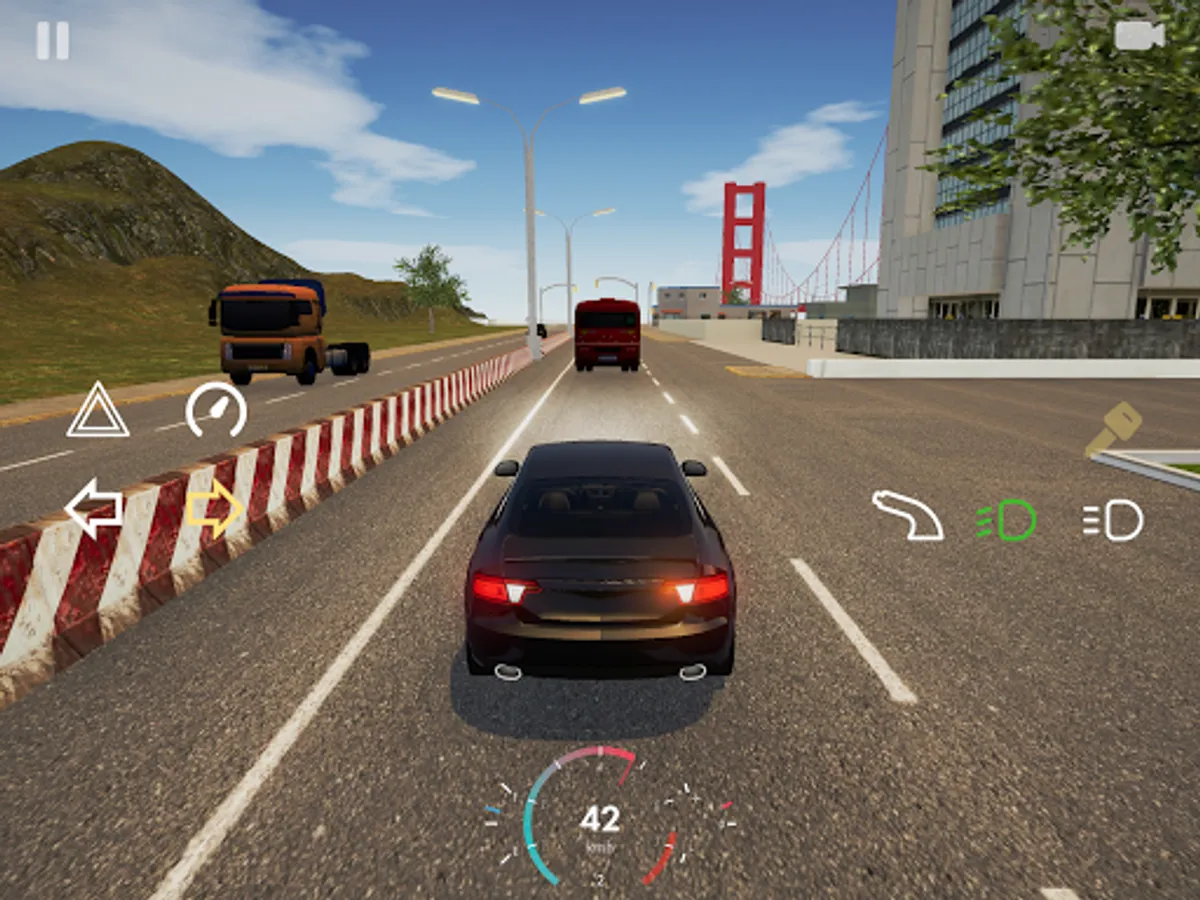Activate the left turn signal
1200x900 pixels.
pyautogui.click(x=94, y=508)
